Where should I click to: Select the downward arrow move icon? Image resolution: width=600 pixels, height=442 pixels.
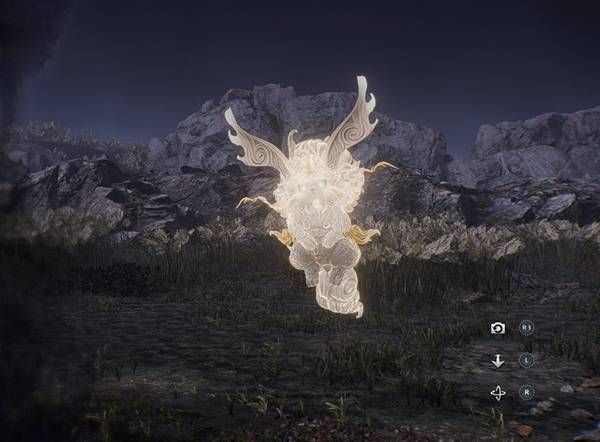pos(498,361)
